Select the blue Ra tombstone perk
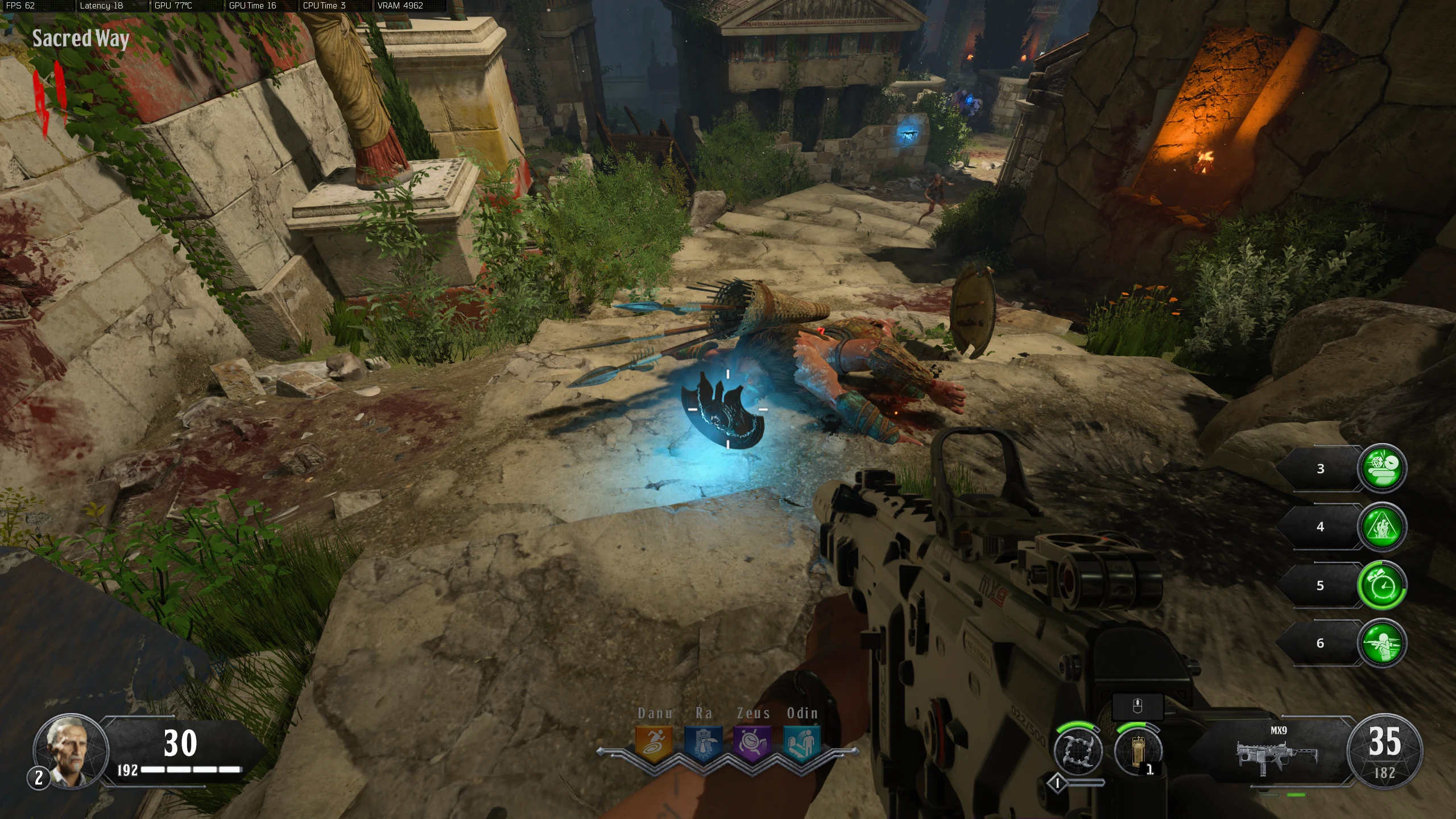This screenshot has height=819, width=1456. tap(703, 743)
